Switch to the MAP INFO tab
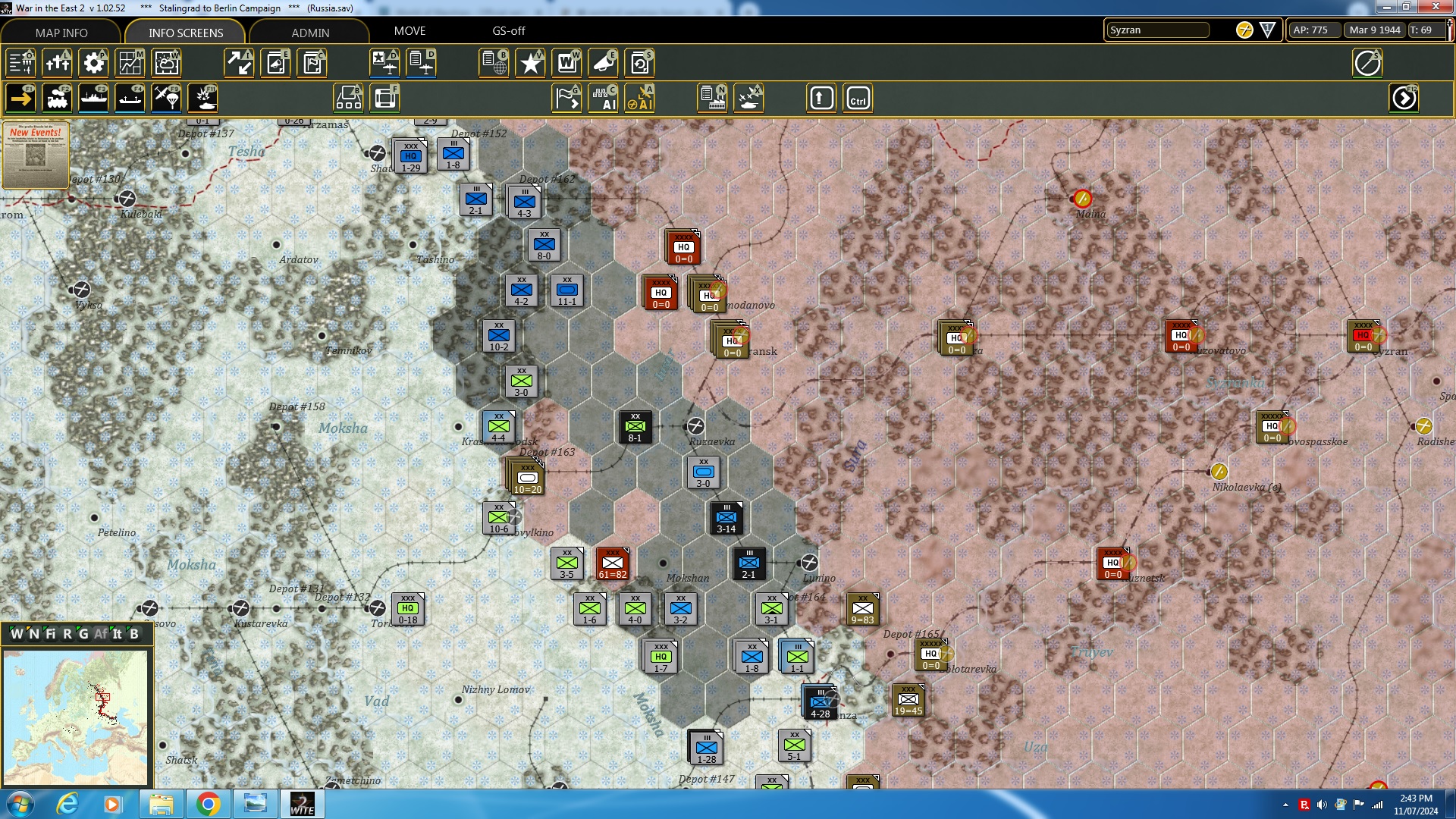 point(62,33)
